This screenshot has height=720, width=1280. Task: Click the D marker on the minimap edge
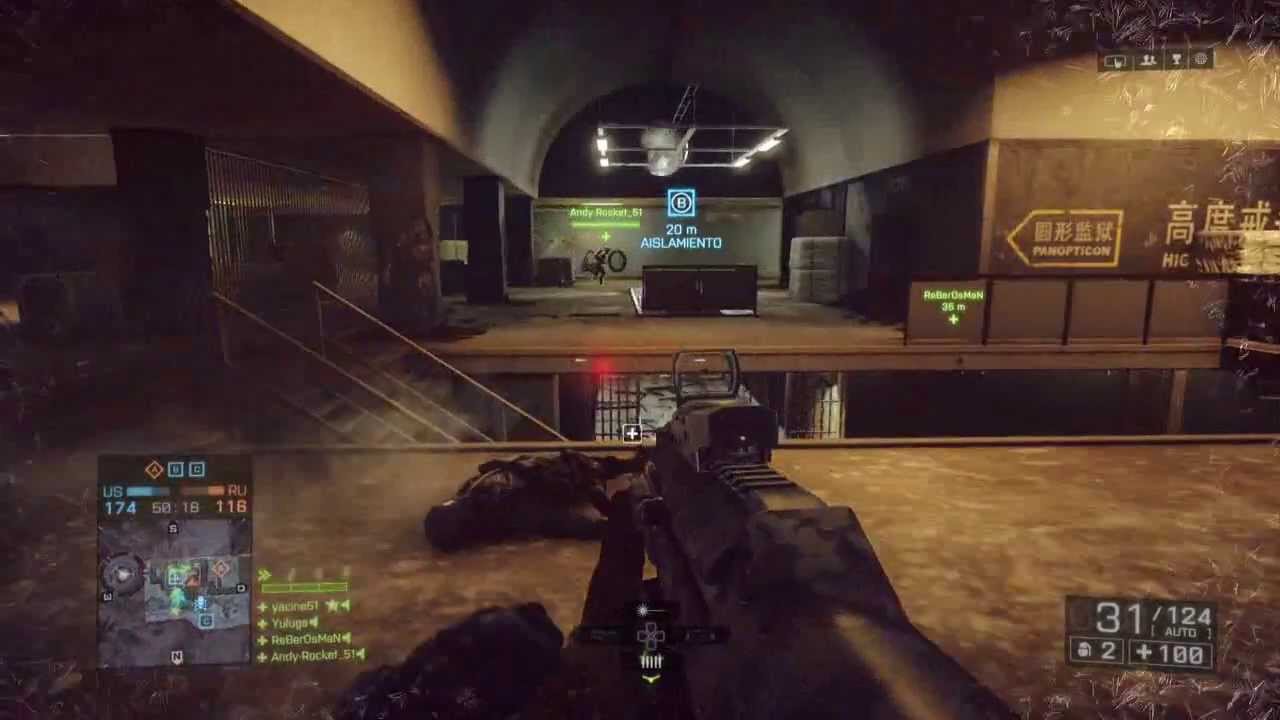coord(241,587)
